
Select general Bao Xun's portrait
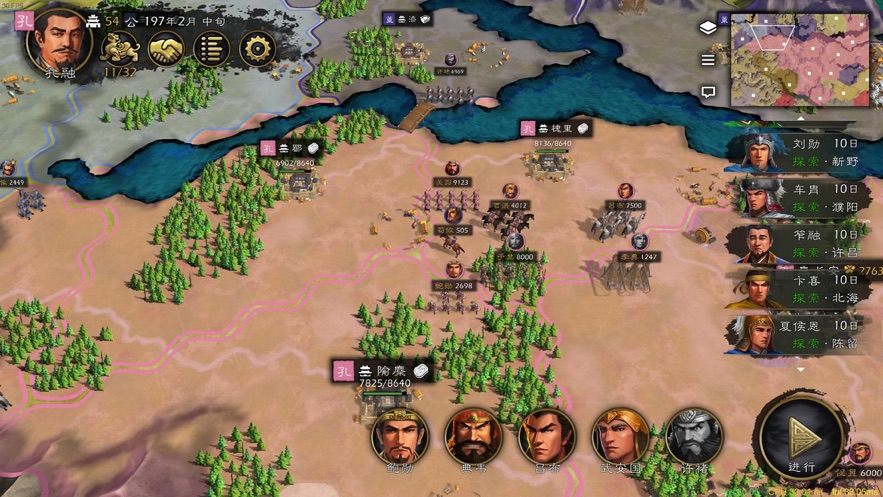(x=400, y=437)
